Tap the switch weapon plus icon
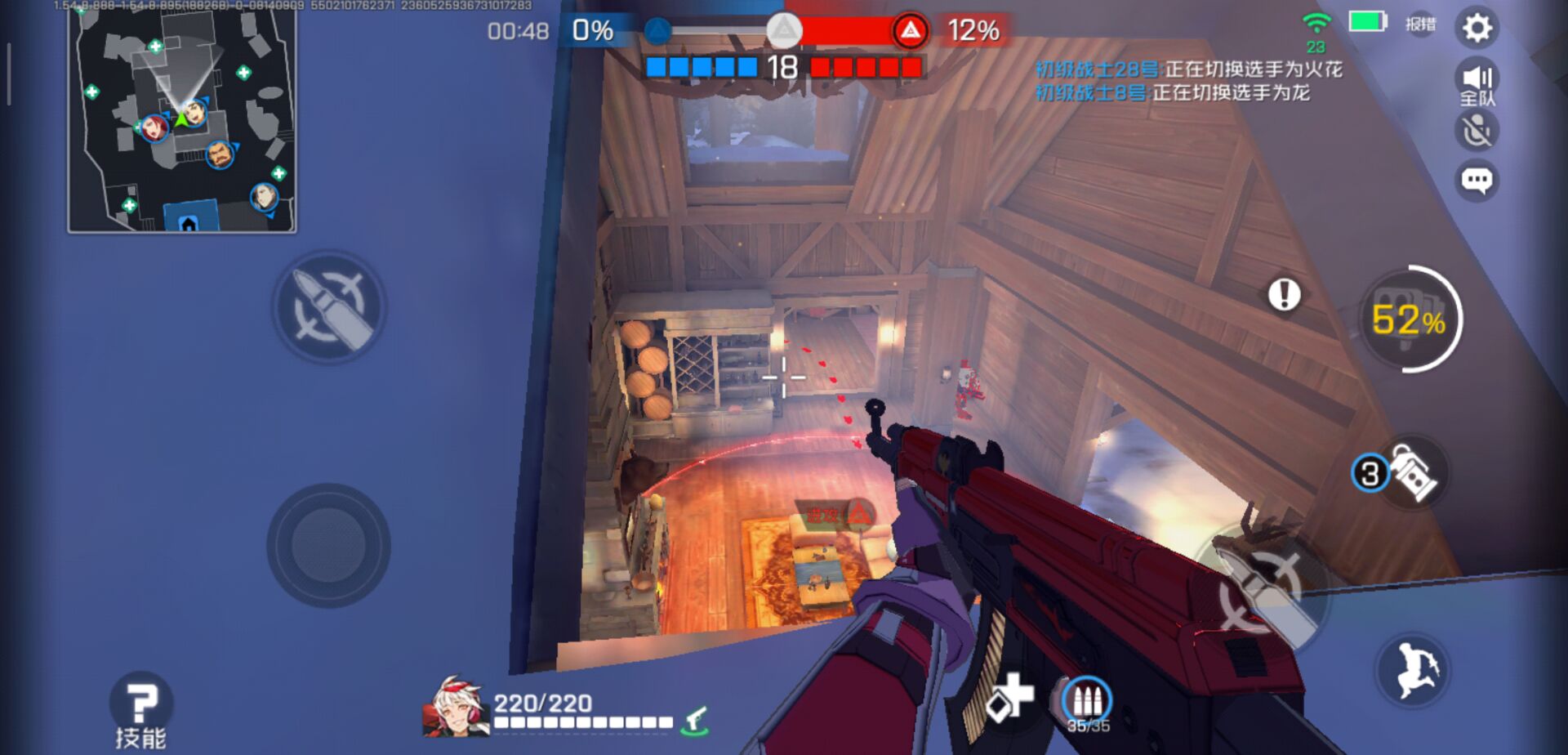 tap(1009, 699)
